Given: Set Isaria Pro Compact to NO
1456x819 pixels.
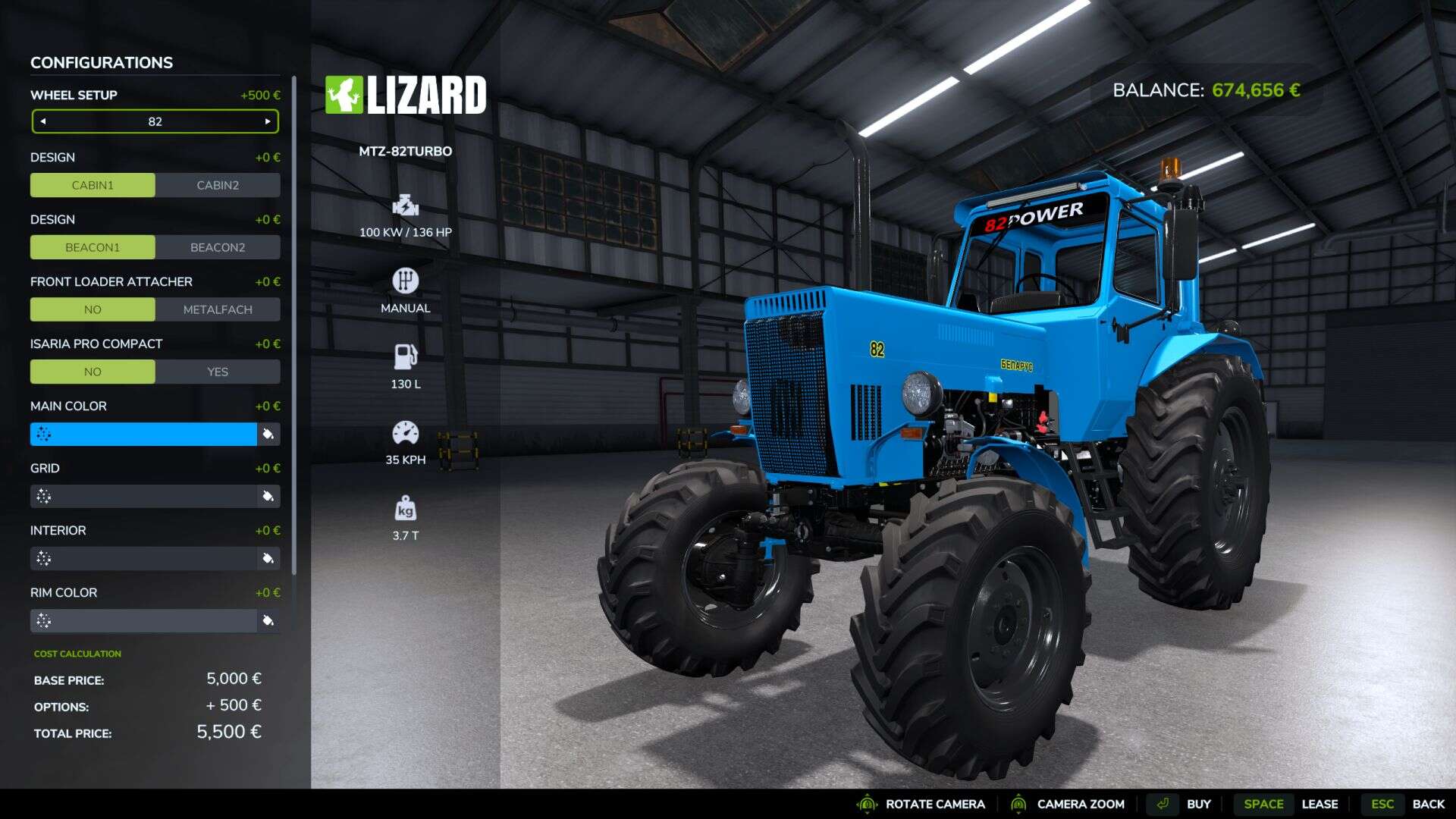Looking at the screenshot, I should [x=93, y=372].
